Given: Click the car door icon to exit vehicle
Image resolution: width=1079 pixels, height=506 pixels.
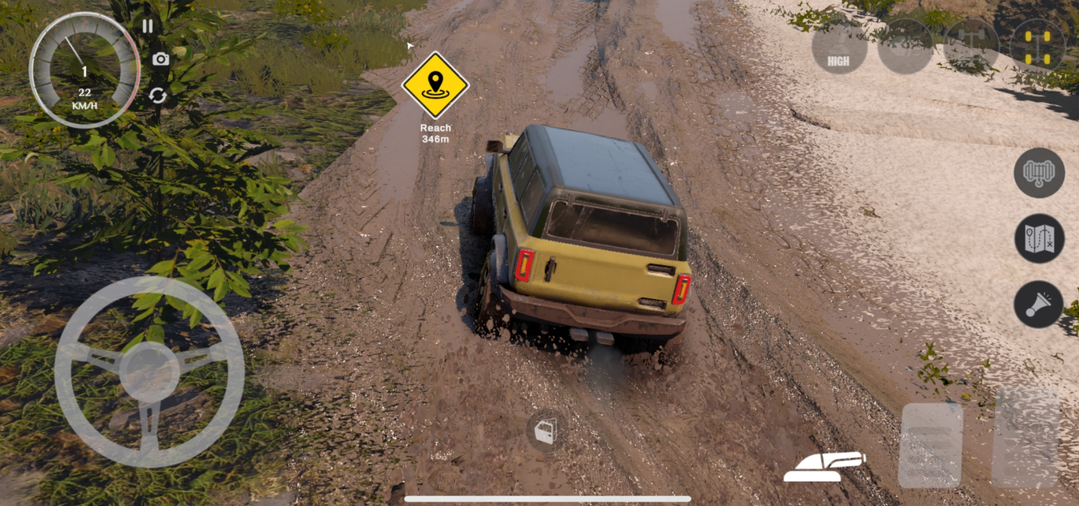Looking at the screenshot, I should coord(545,431).
